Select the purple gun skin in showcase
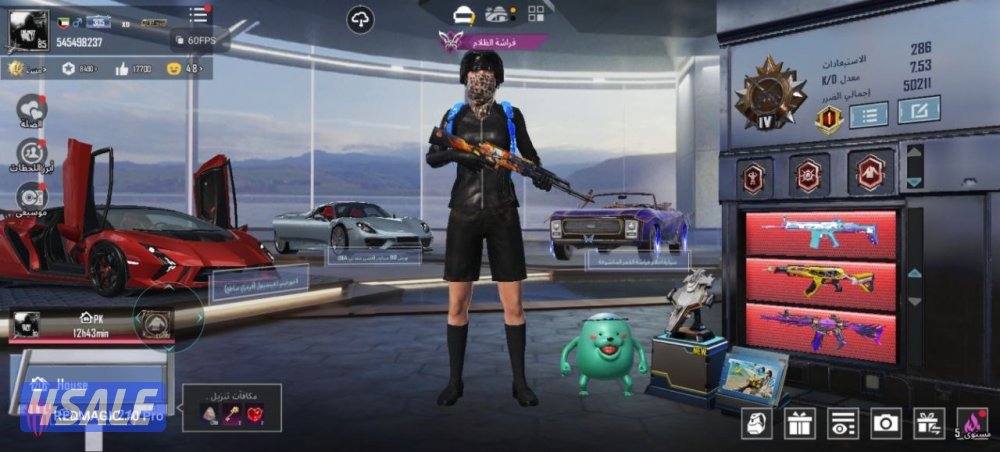 tap(821, 327)
